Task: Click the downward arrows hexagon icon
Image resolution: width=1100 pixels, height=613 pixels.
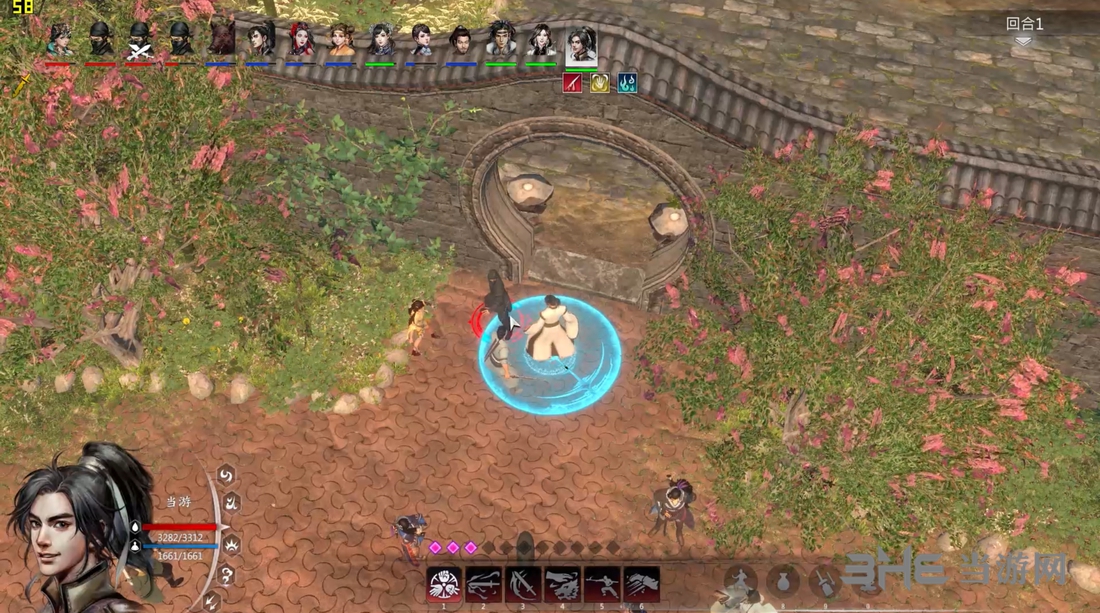Action: point(212,601)
